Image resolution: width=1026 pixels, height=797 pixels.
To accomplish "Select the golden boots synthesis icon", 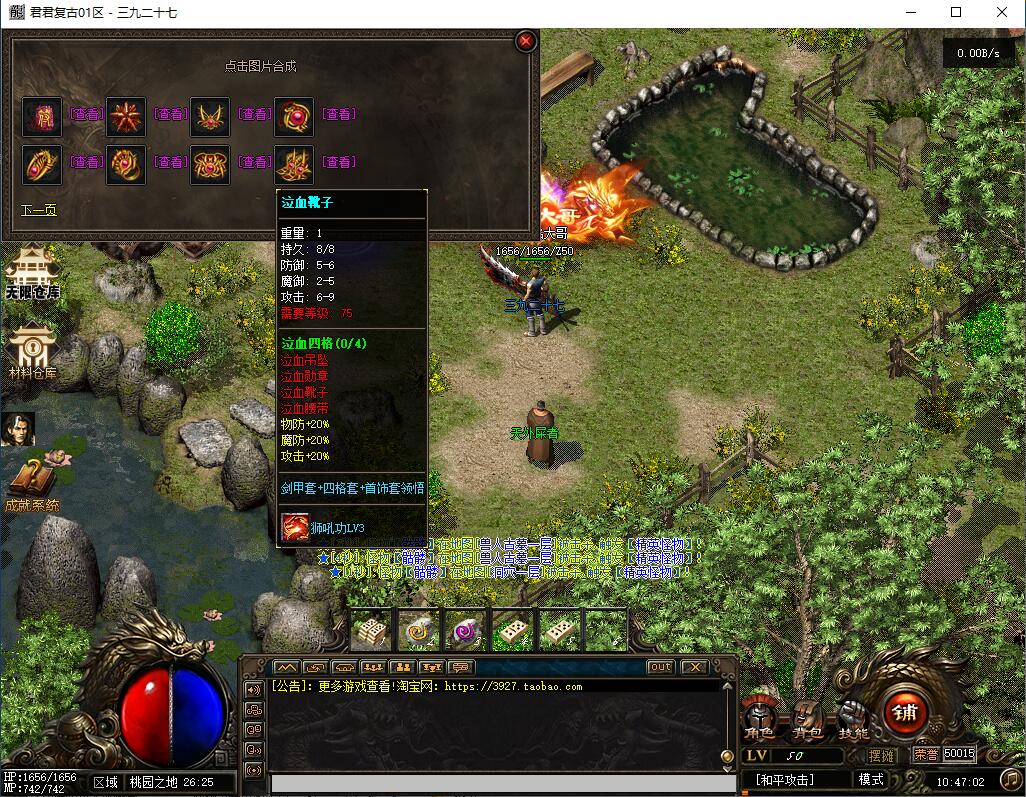I will tap(294, 164).
